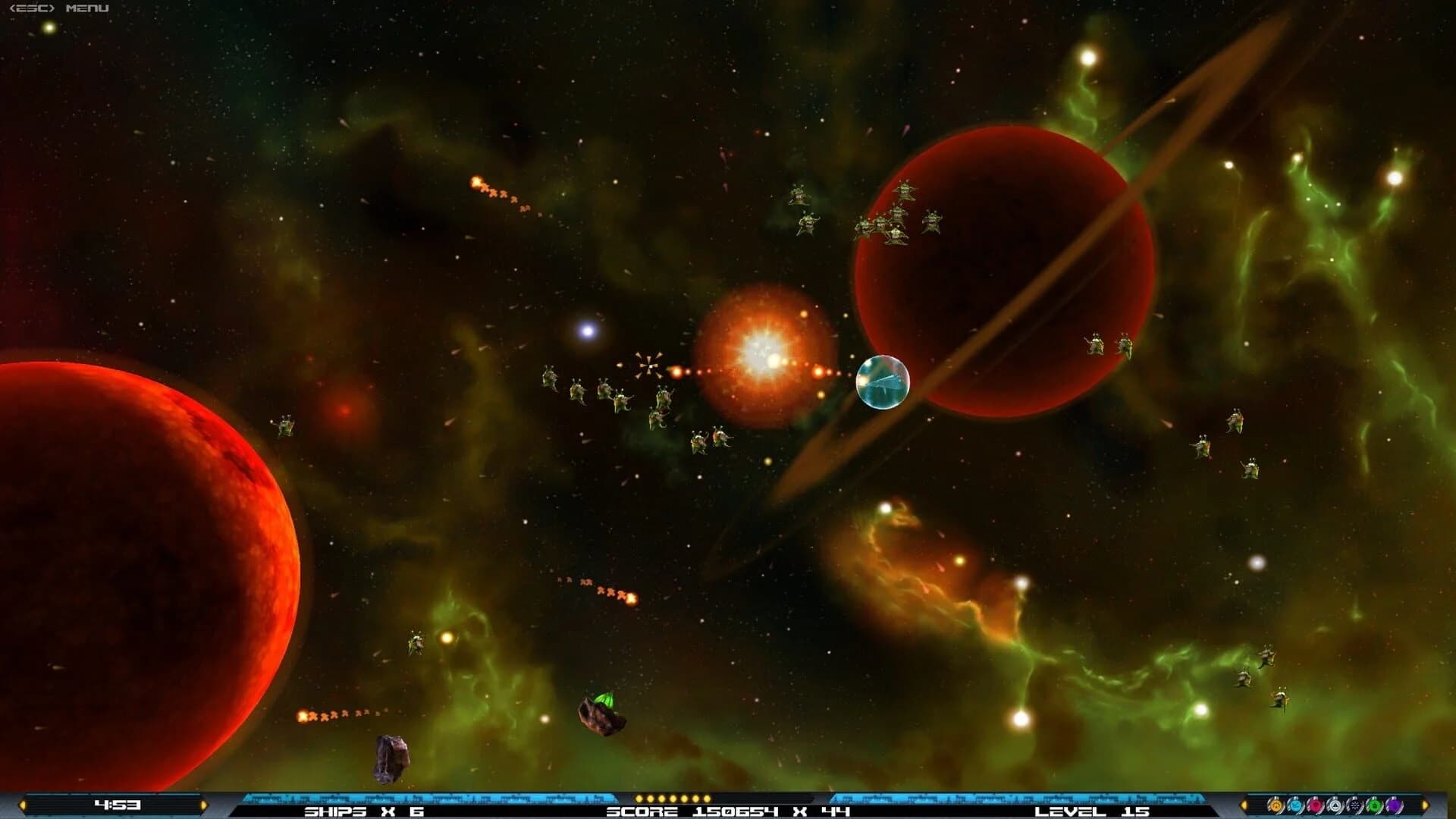This screenshot has width=1456, height=819.
Task: Click the right arrow beside the timer
Action: (202, 805)
